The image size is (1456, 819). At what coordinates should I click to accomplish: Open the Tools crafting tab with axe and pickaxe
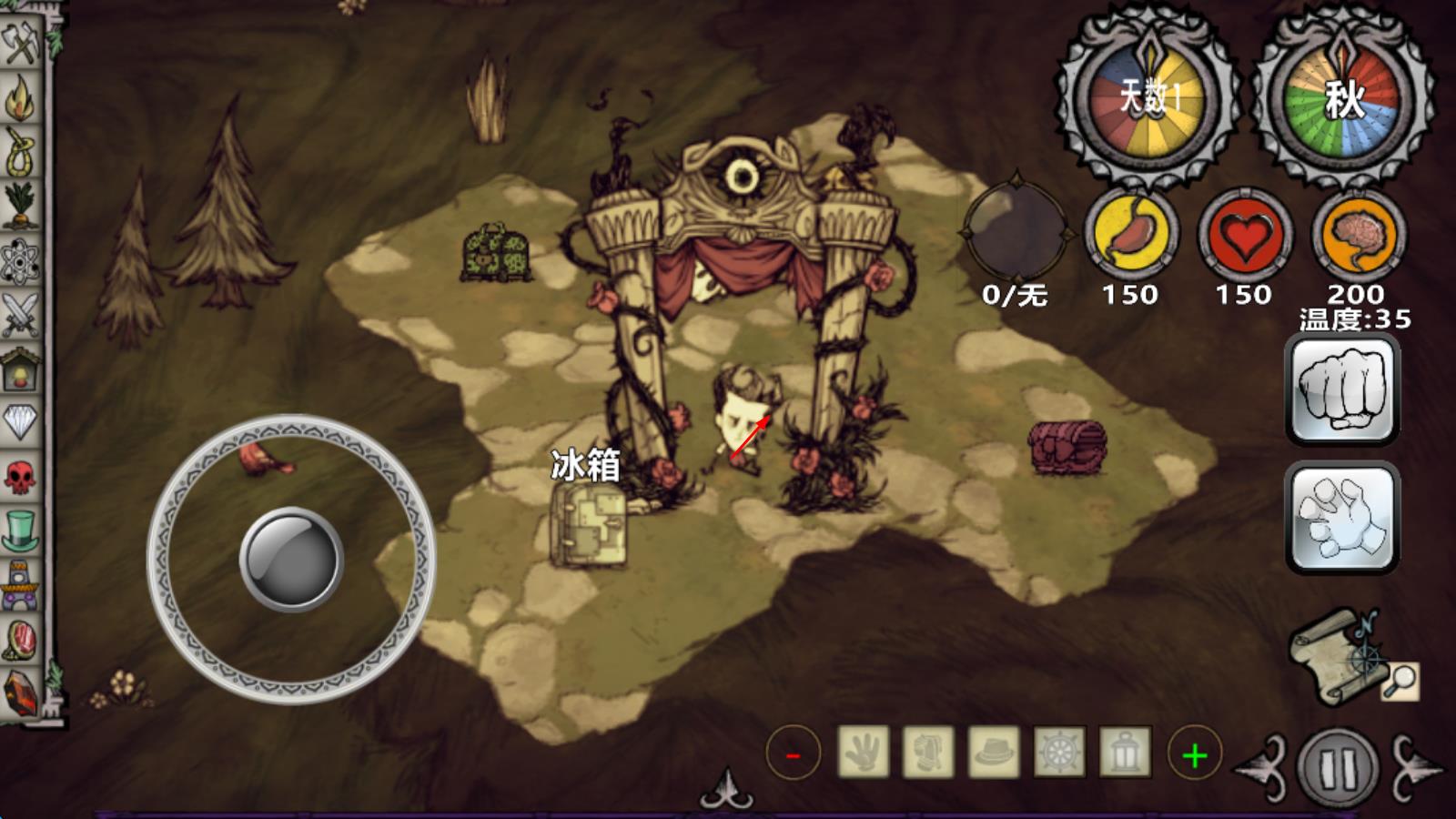[20, 41]
